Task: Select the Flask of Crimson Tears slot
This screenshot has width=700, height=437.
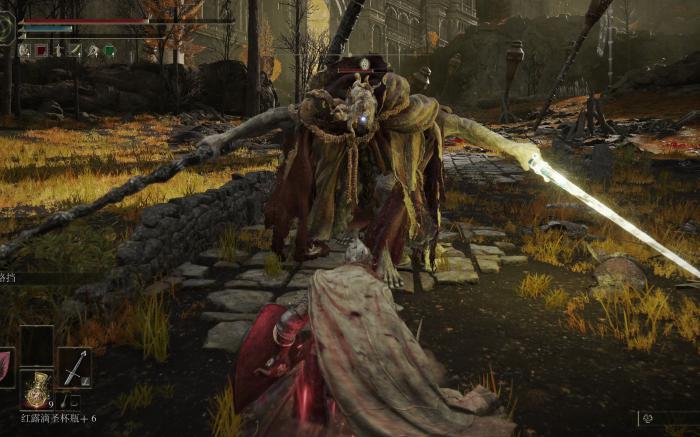Action: click(38, 389)
